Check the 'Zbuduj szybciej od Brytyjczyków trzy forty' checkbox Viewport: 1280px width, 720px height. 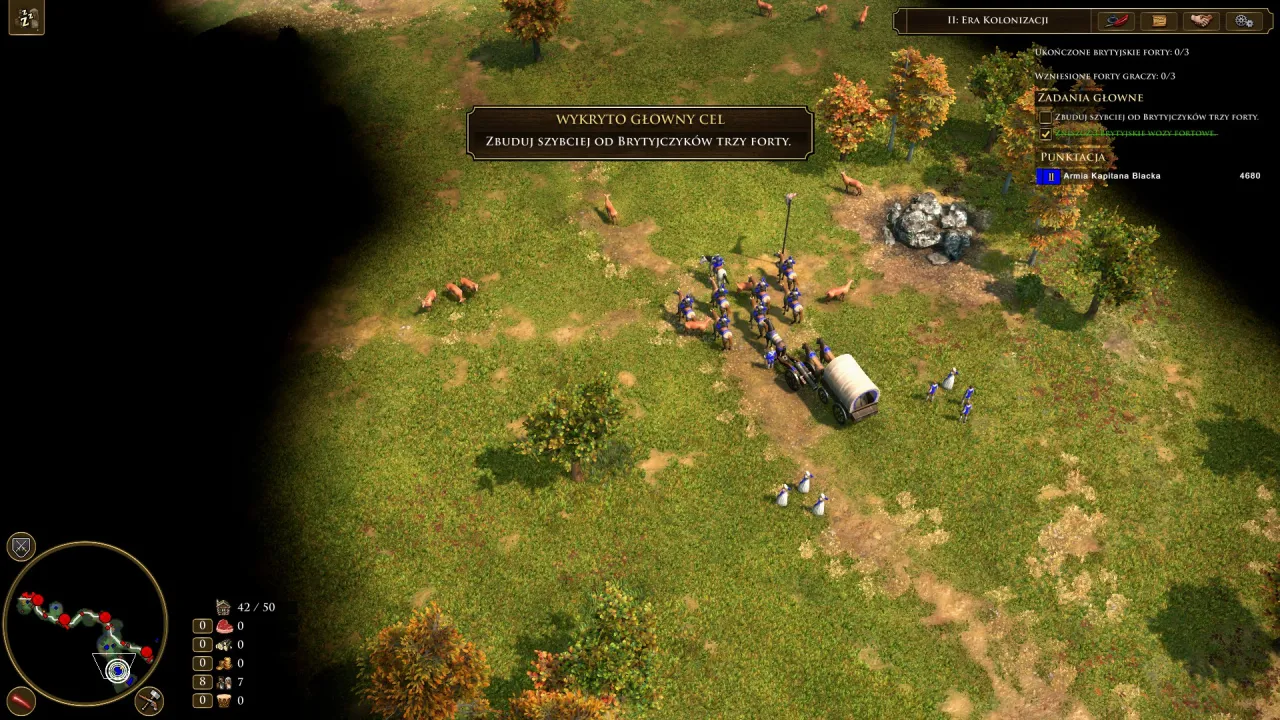(1045, 117)
